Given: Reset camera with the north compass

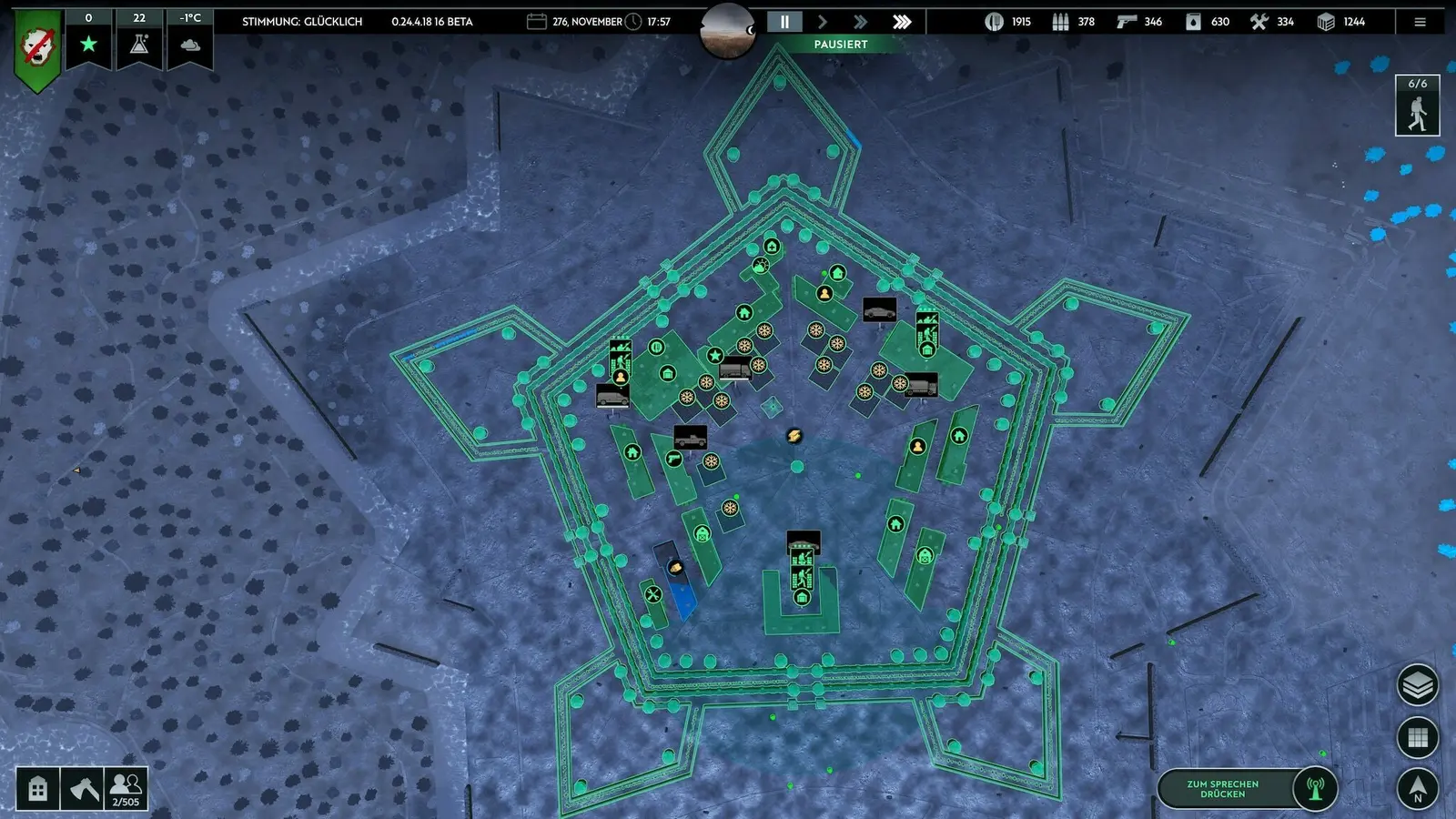Looking at the screenshot, I should pyautogui.click(x=1417, y=788).
